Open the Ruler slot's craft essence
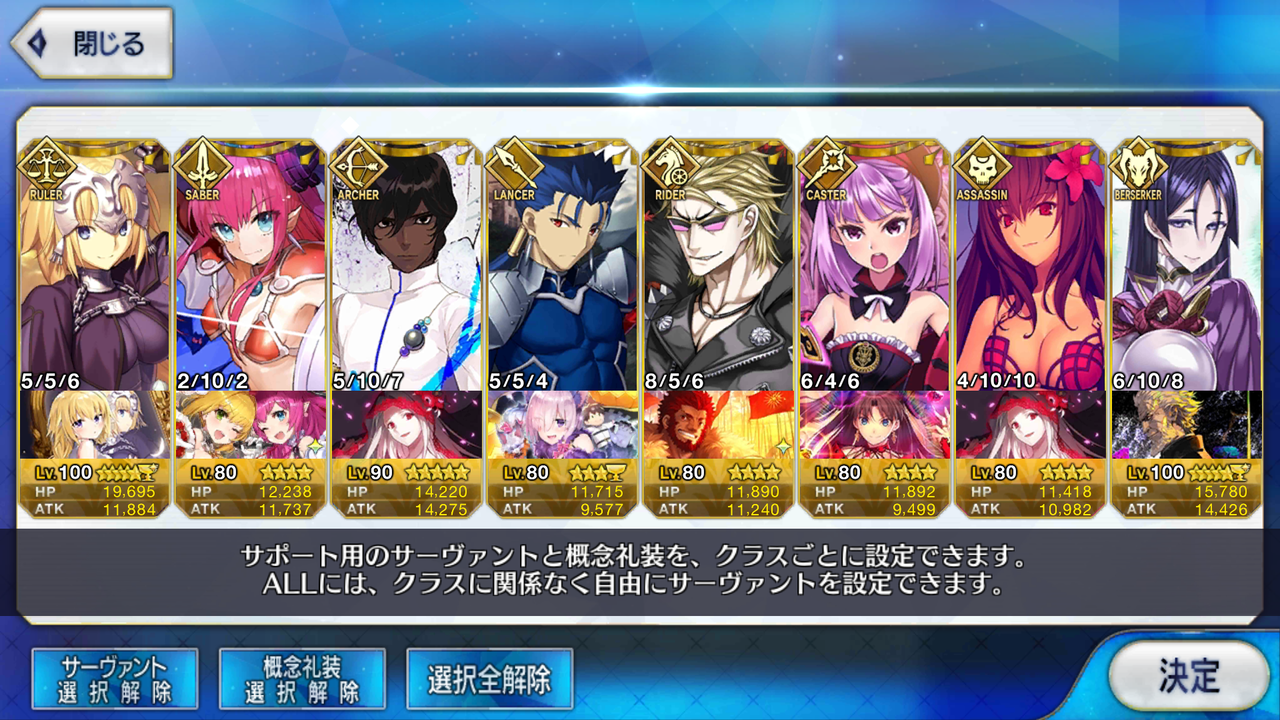The image size is (1280, 720). pyautogui.click(x=94, y=425)
